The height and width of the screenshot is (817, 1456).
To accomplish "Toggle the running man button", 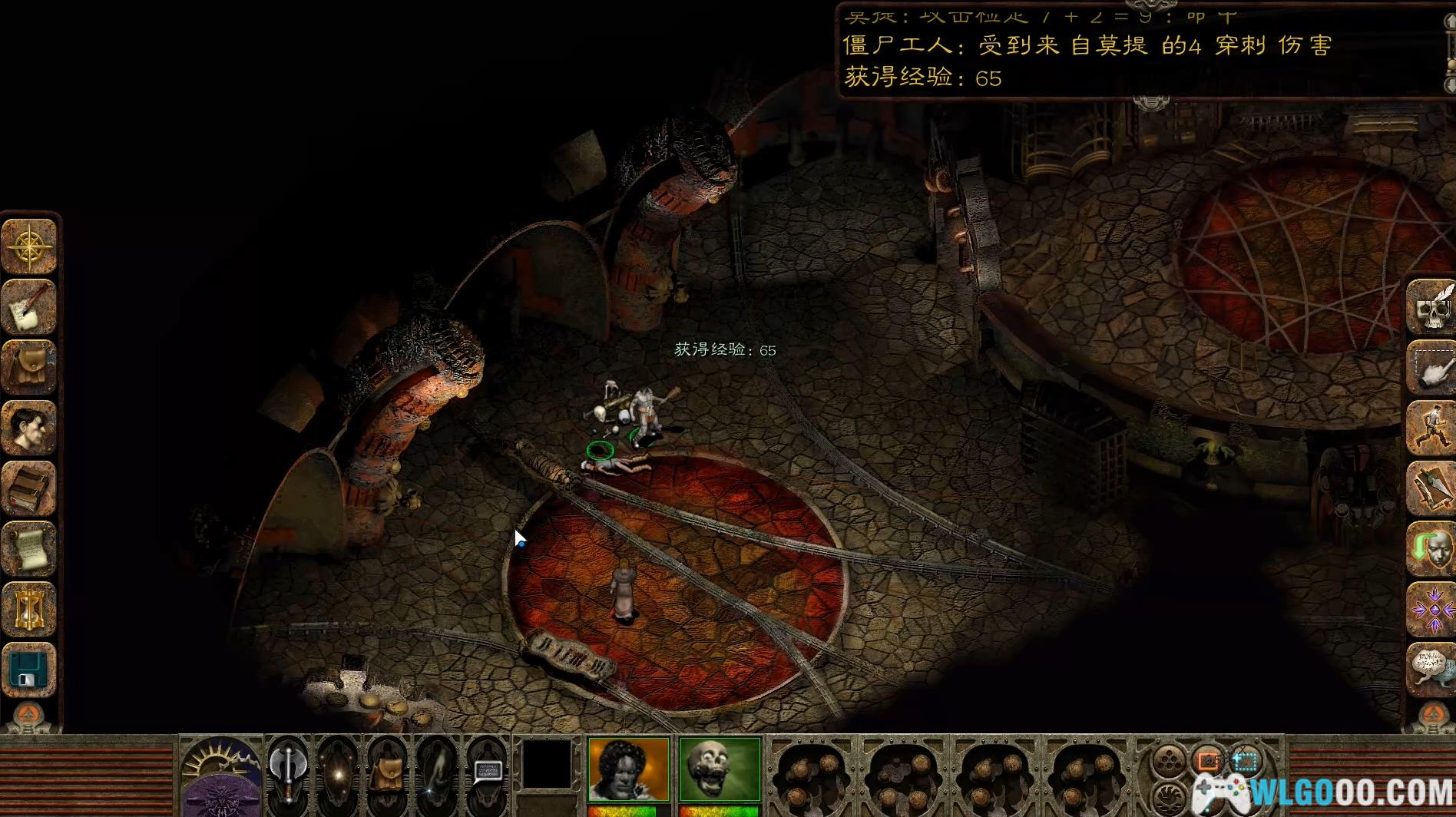I will 1431,428.
